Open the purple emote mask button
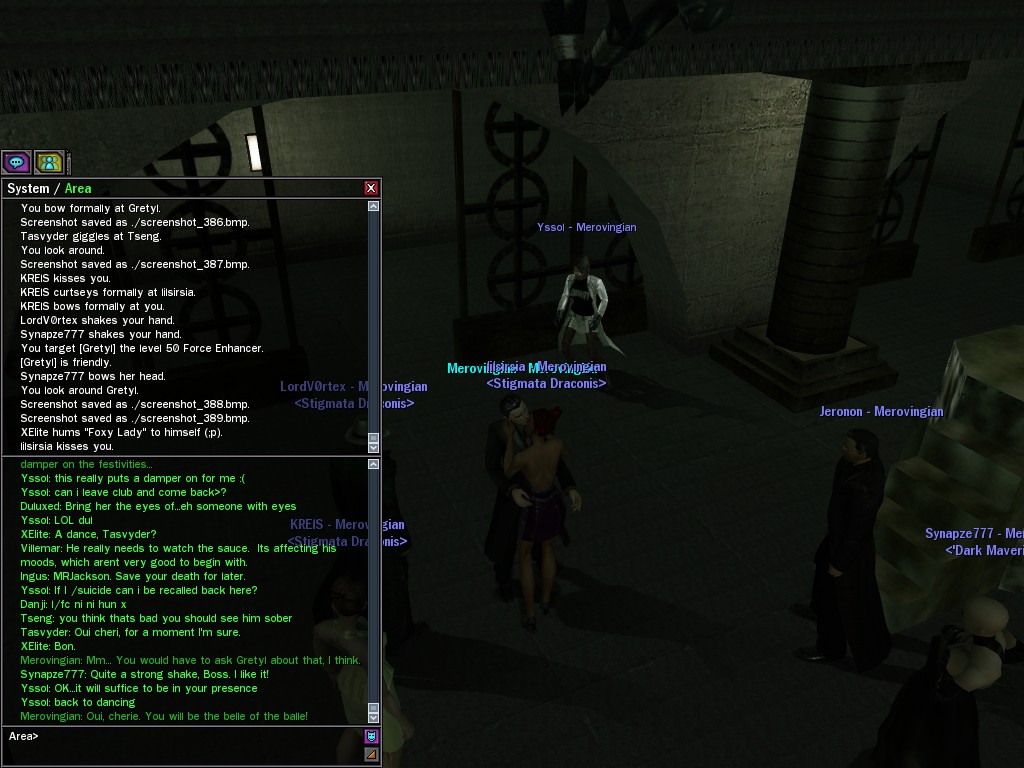The image size is (1024, 768). click(x=371, y=737)
